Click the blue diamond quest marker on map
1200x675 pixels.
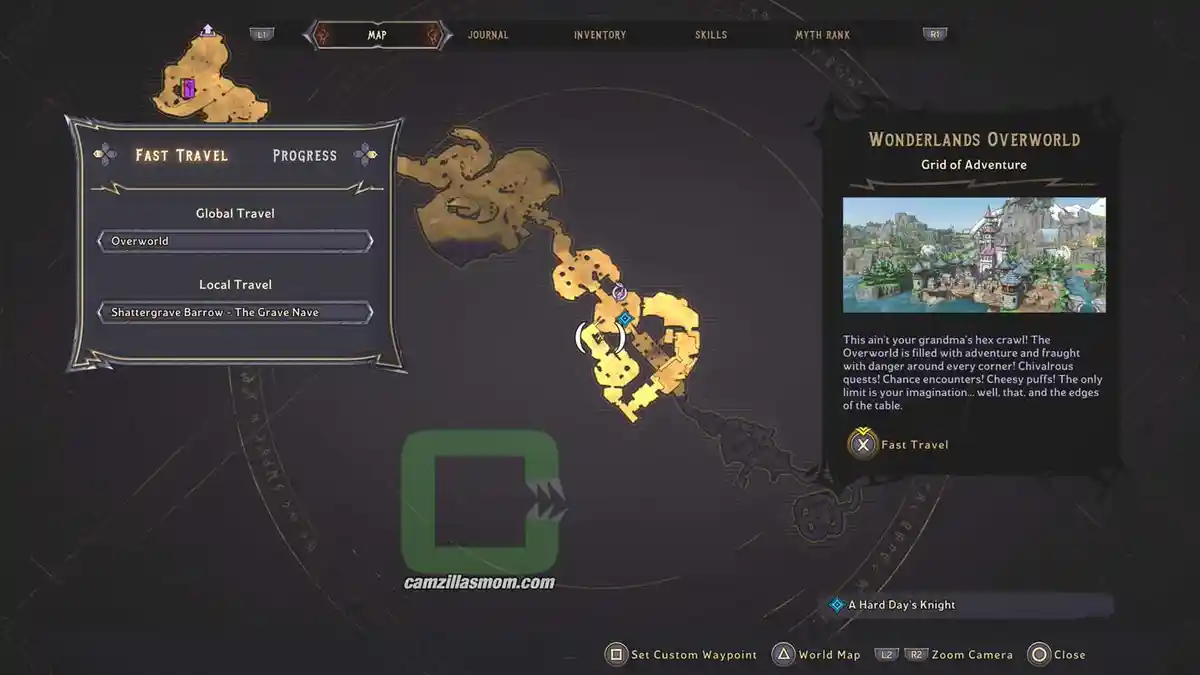pos(625,318)
